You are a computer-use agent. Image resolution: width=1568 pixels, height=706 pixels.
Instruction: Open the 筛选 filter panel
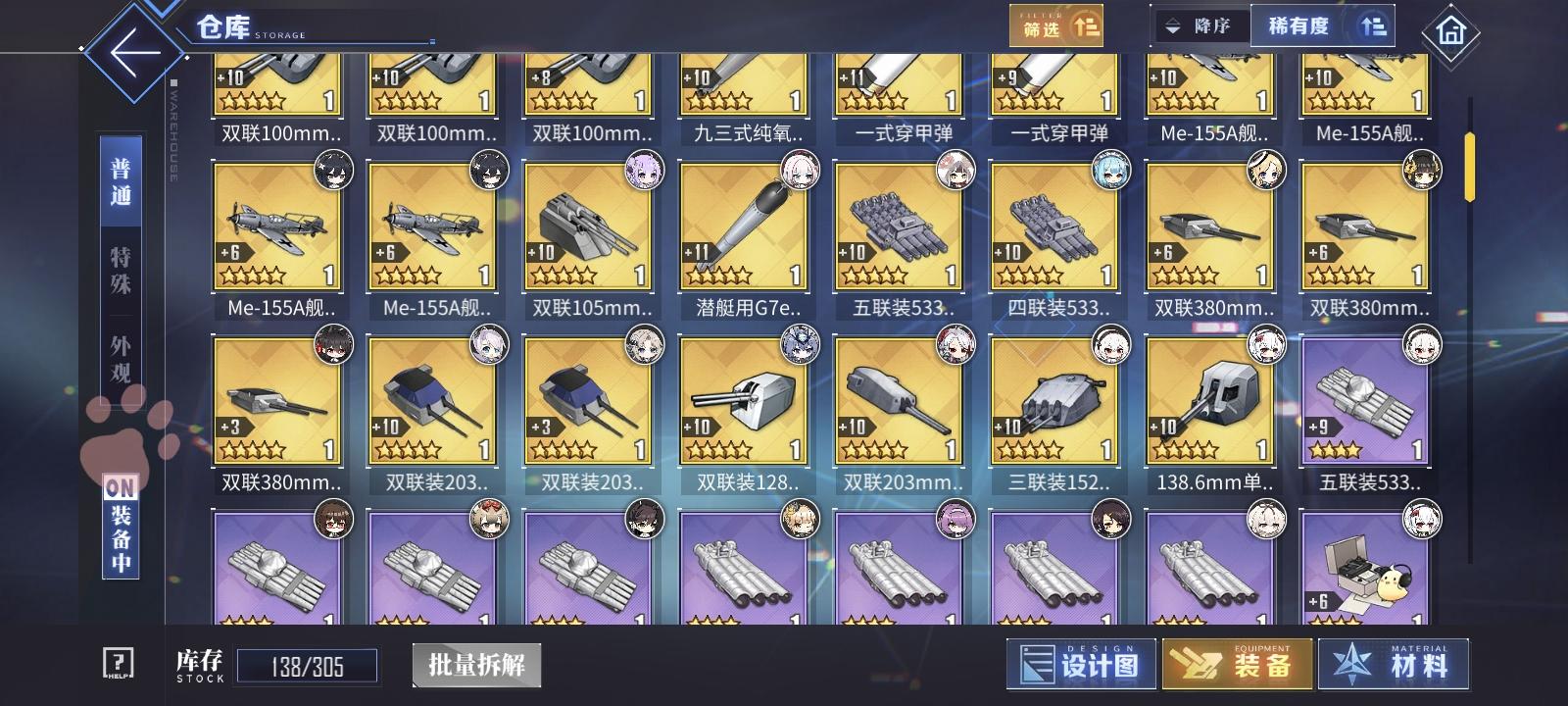(x=1058, y=25)
